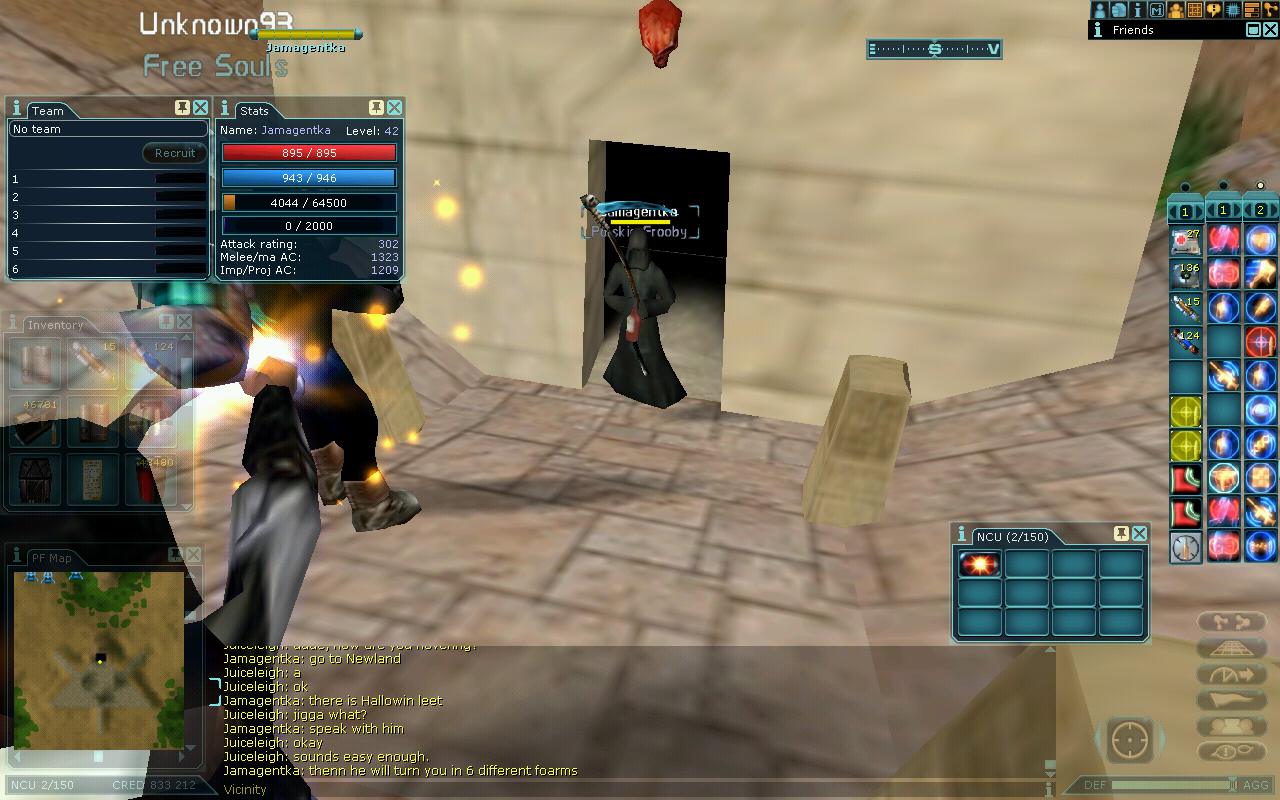Open the blue microchip NCU toolbar icon
Viewport: 1280px width, 800px height.
coord(1232,10)
